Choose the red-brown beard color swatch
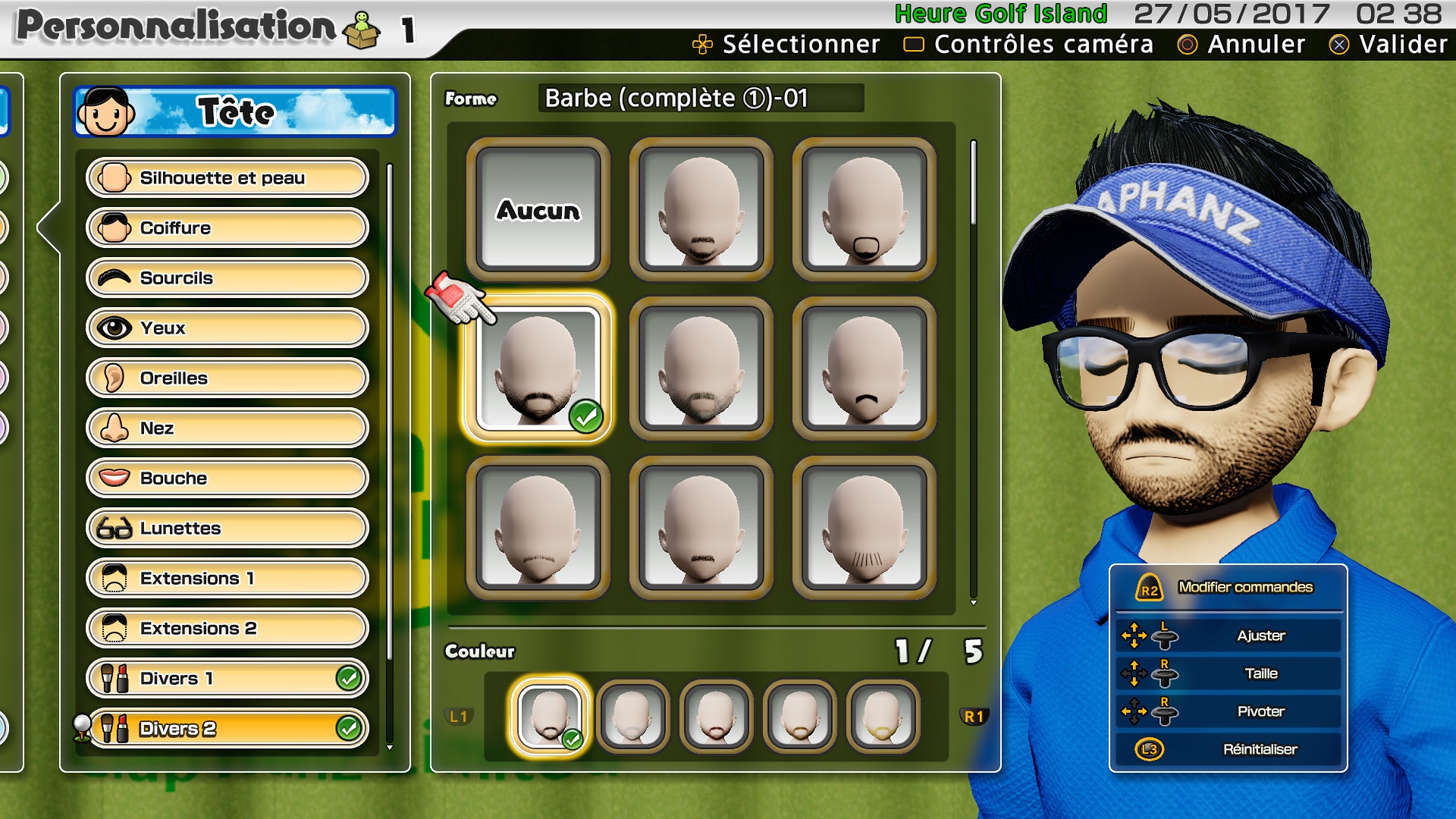The height and width of the screenshot is (819, 1456). [x=716, y=716]
